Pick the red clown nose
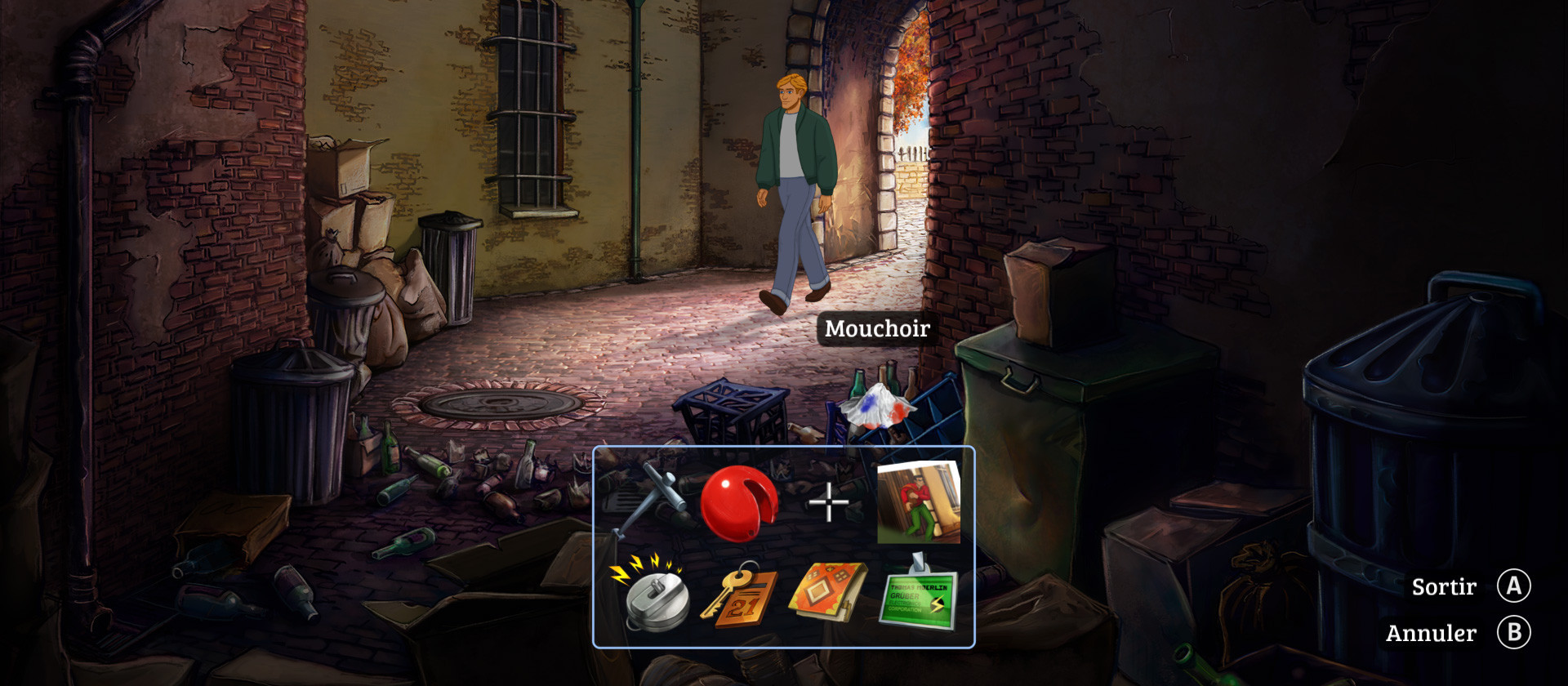This screenshot has height=686, width=1568. pos(737,502)
